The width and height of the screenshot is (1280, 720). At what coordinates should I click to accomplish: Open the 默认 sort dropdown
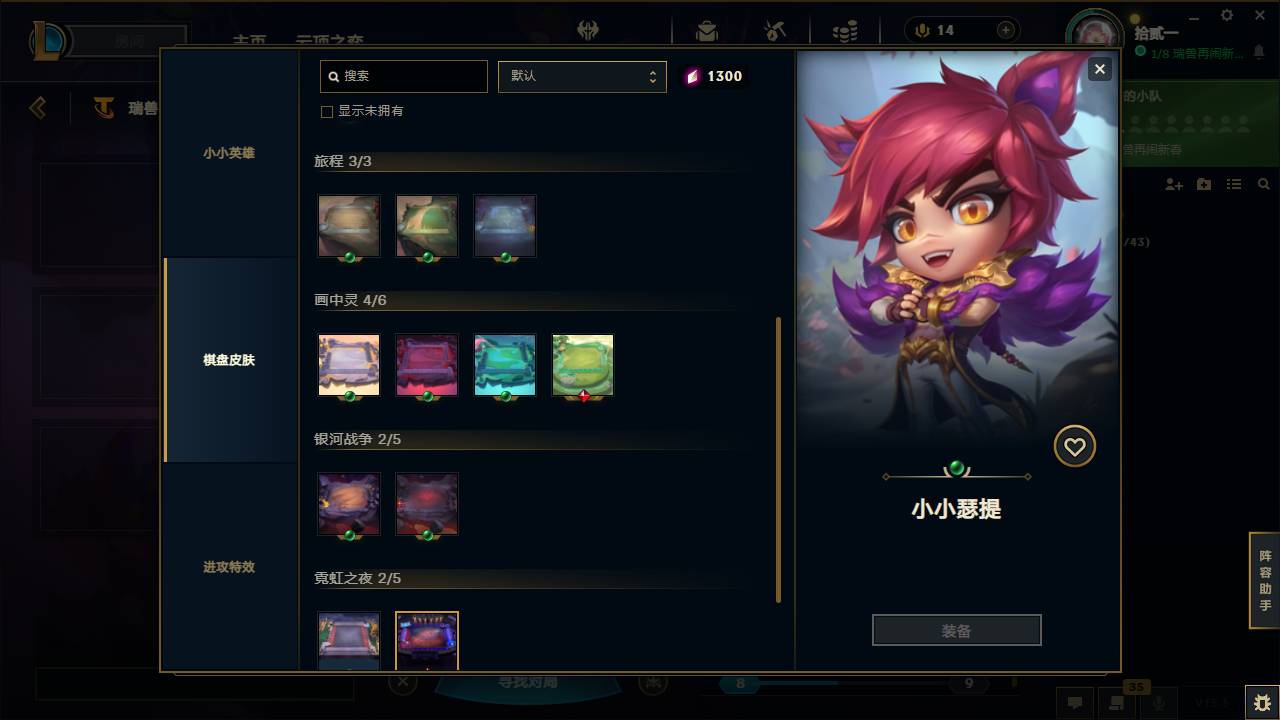(x=582, y=76)
